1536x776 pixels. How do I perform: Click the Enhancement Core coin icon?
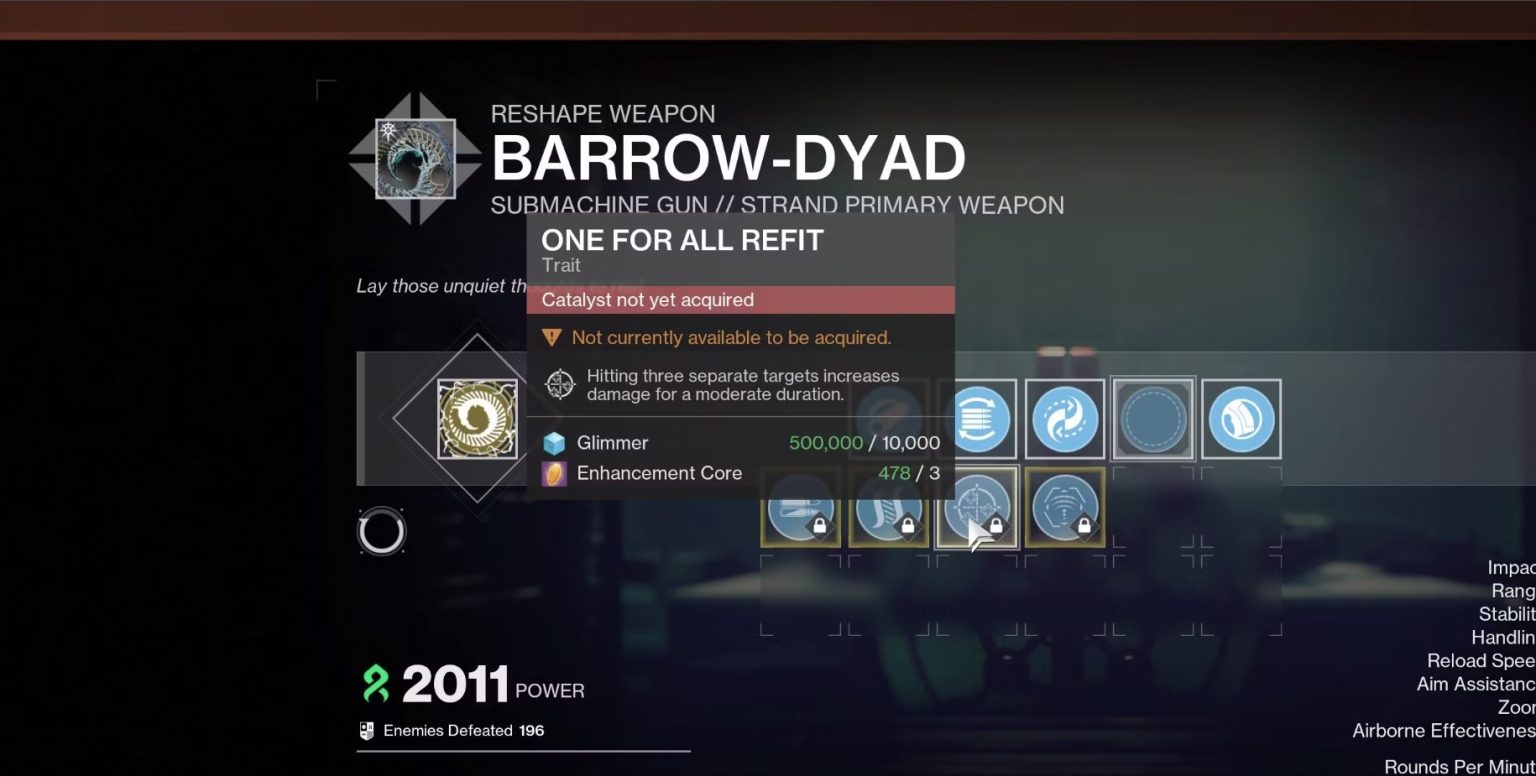coord(554,472)
